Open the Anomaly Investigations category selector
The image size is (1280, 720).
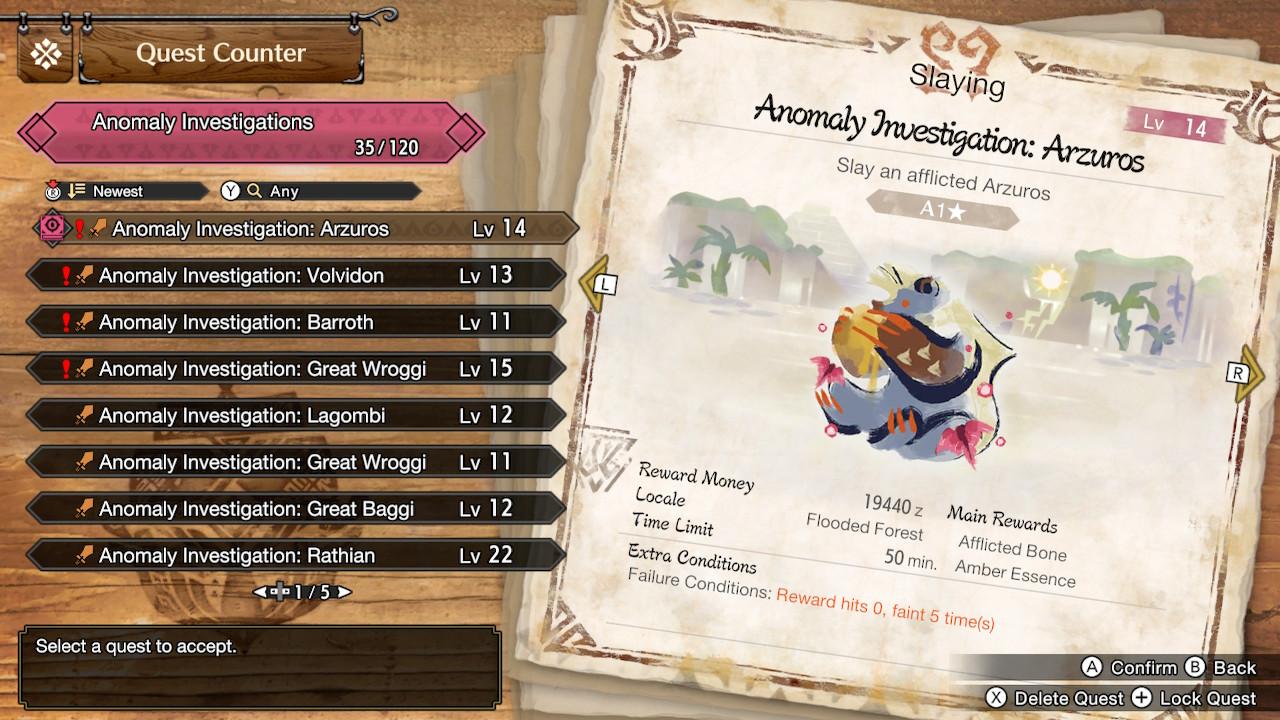pyautogui.click(x=250, y=133)
